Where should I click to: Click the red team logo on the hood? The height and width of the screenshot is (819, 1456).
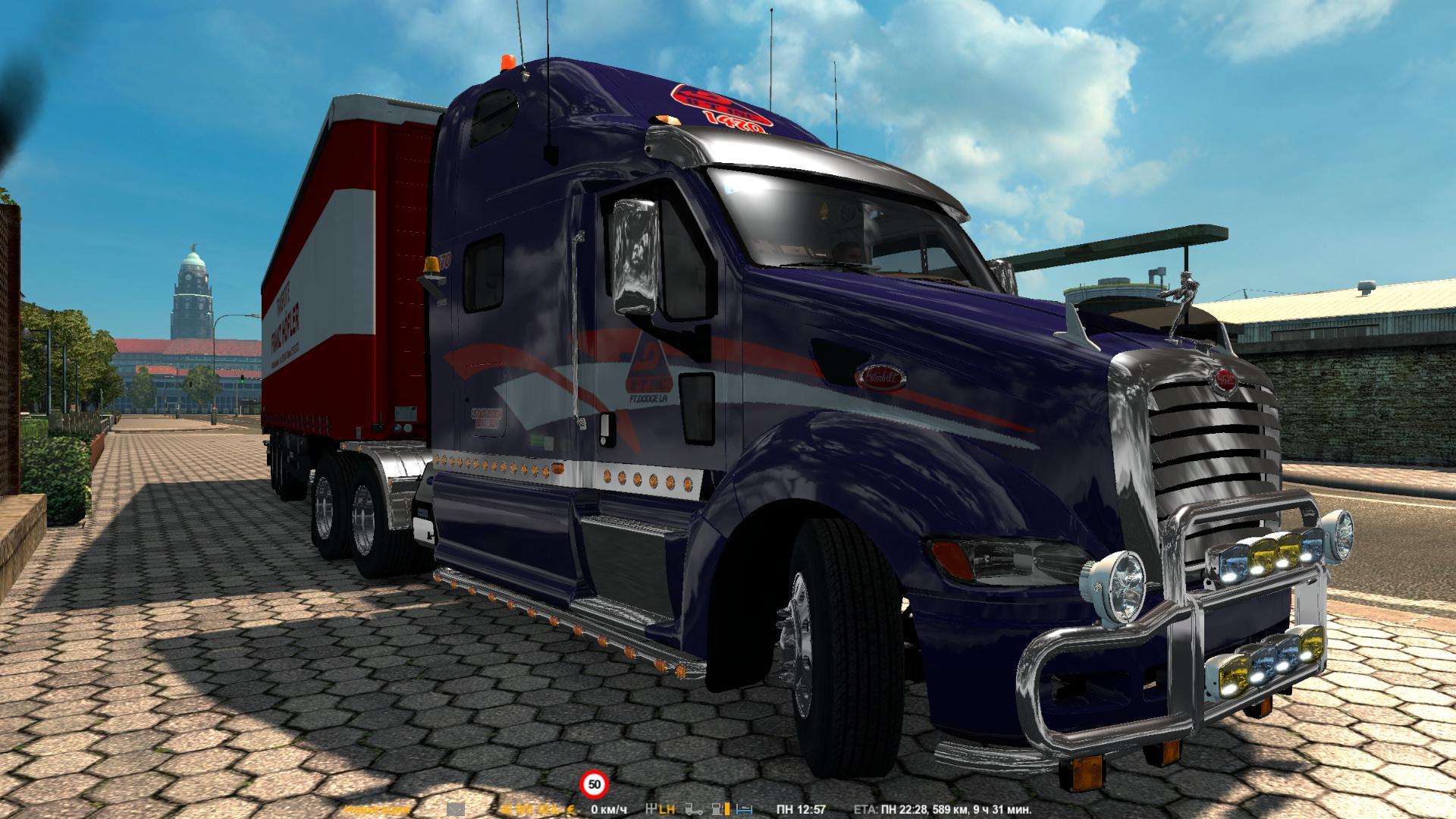click(x=720, y=106)
